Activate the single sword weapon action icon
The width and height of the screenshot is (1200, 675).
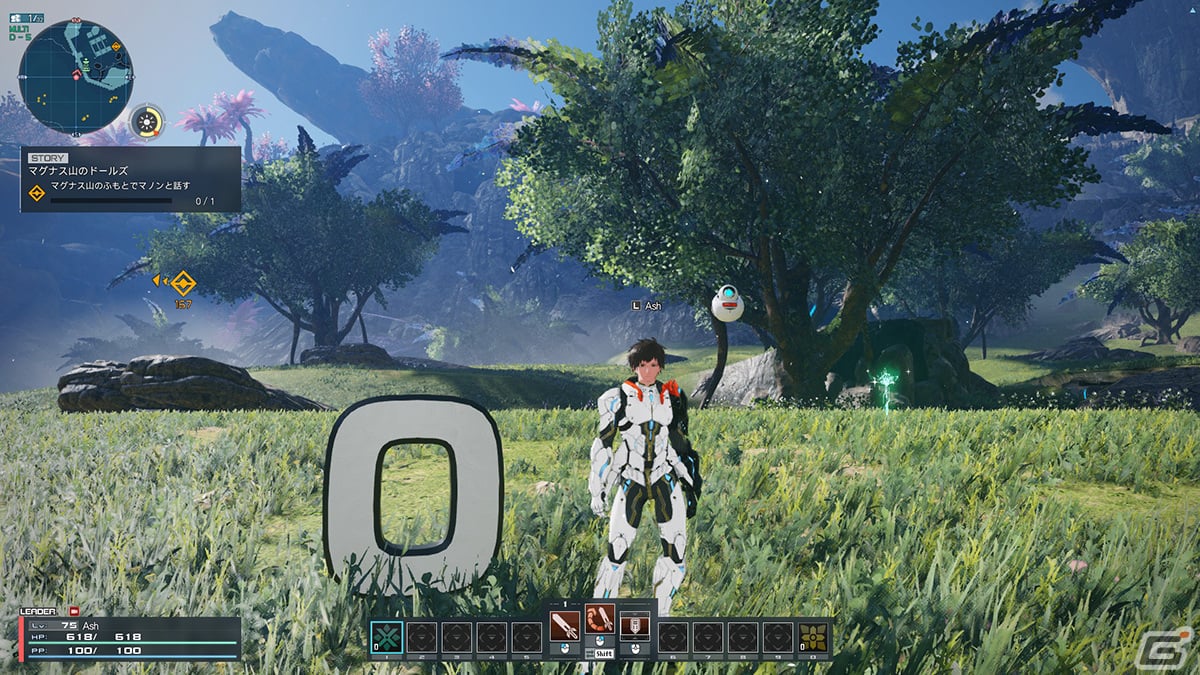click(565, 626)
